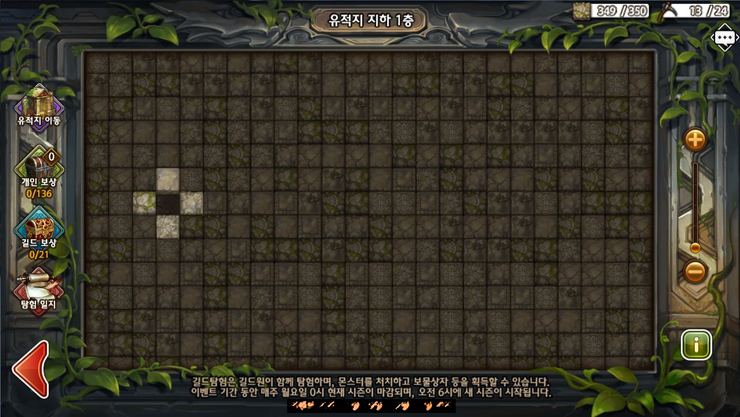This screenshot has height=417, width=740.
Task: Zoom out with the minus button
Action: (695, 270)
